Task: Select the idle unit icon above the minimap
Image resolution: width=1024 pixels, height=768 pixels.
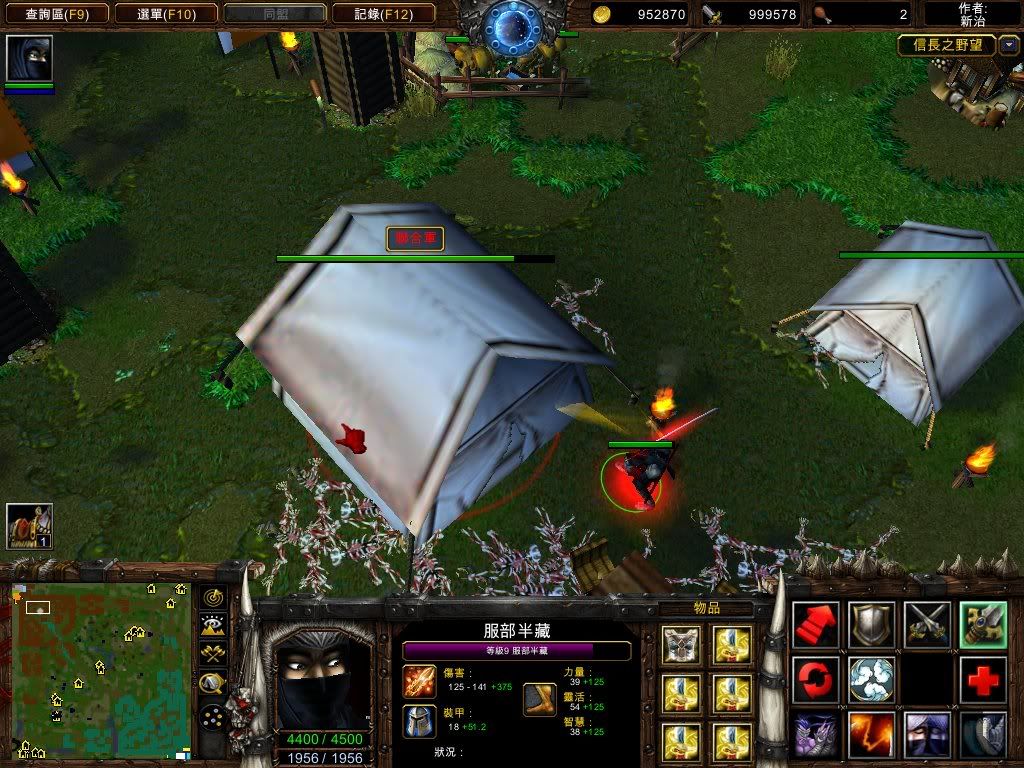Action: point(29,526)
